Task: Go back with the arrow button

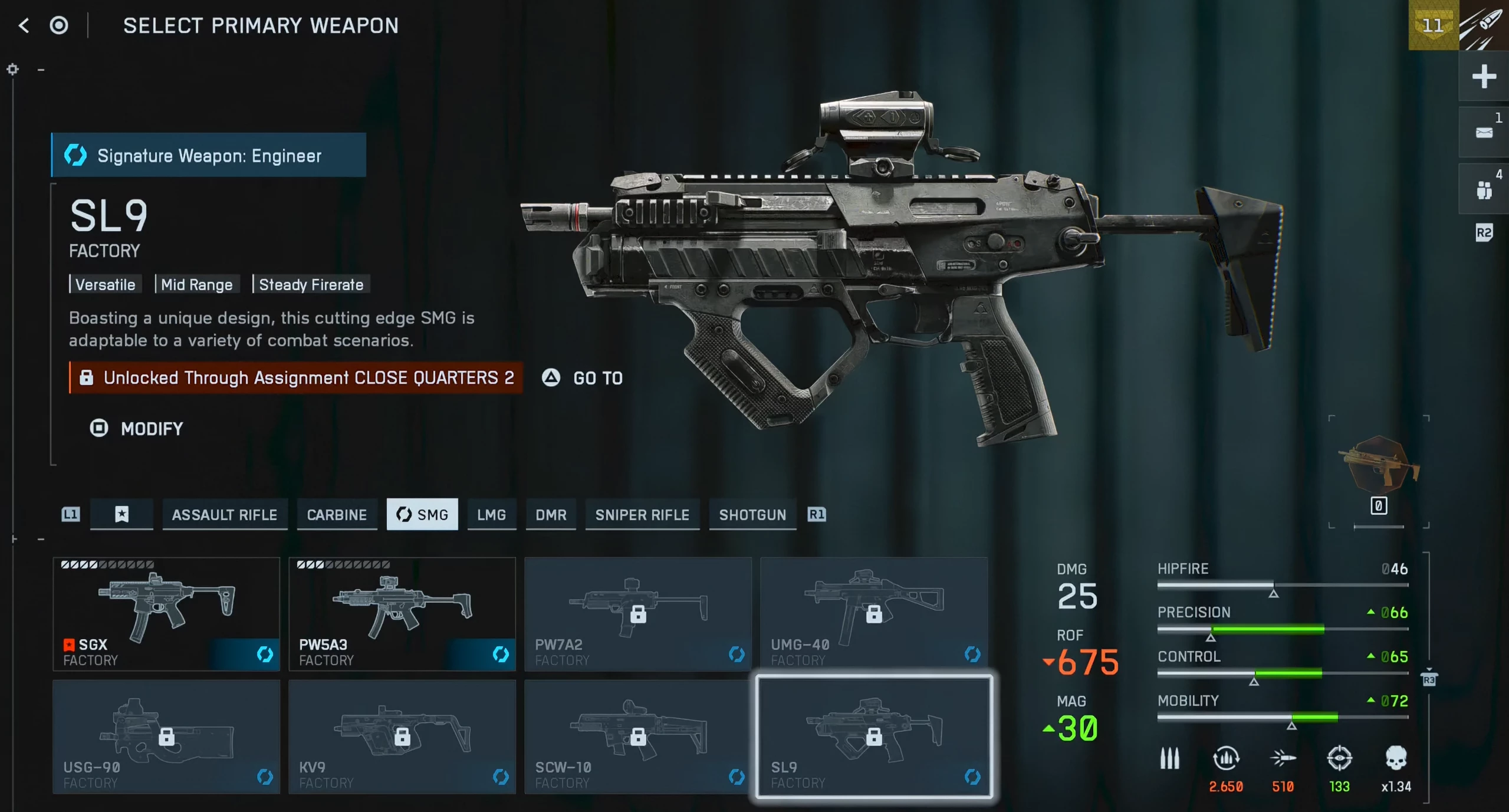Action: pyautogui.click(x=24, y=25)
